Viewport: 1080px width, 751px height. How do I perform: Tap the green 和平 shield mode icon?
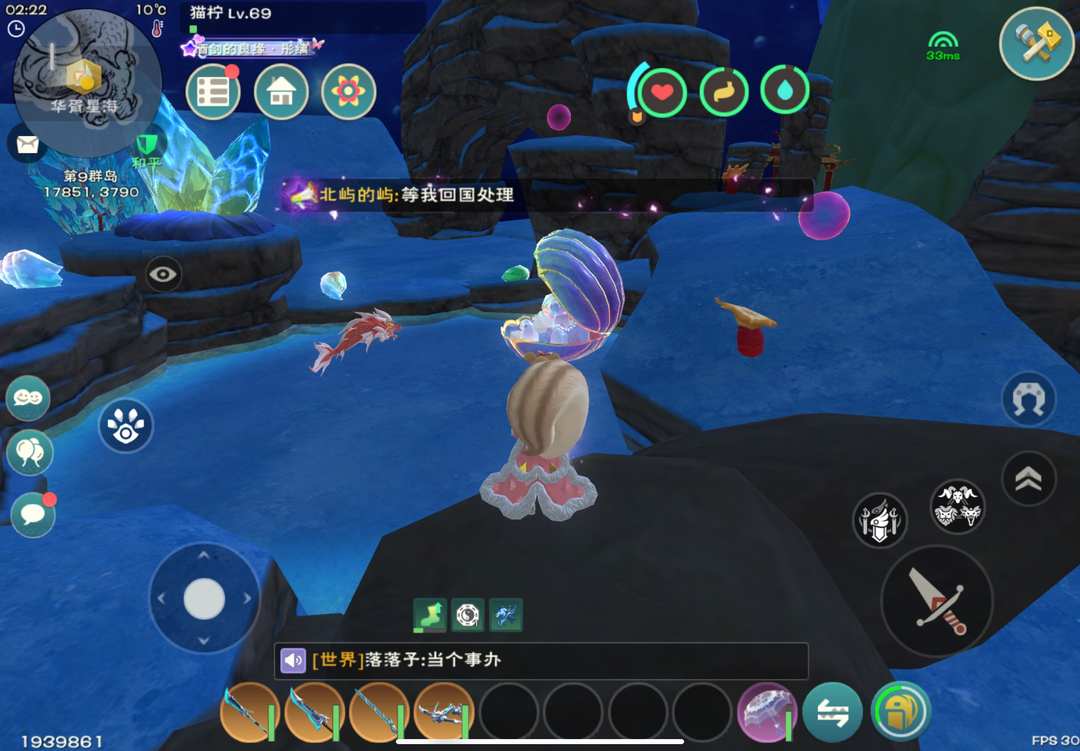tap(148, 146)
